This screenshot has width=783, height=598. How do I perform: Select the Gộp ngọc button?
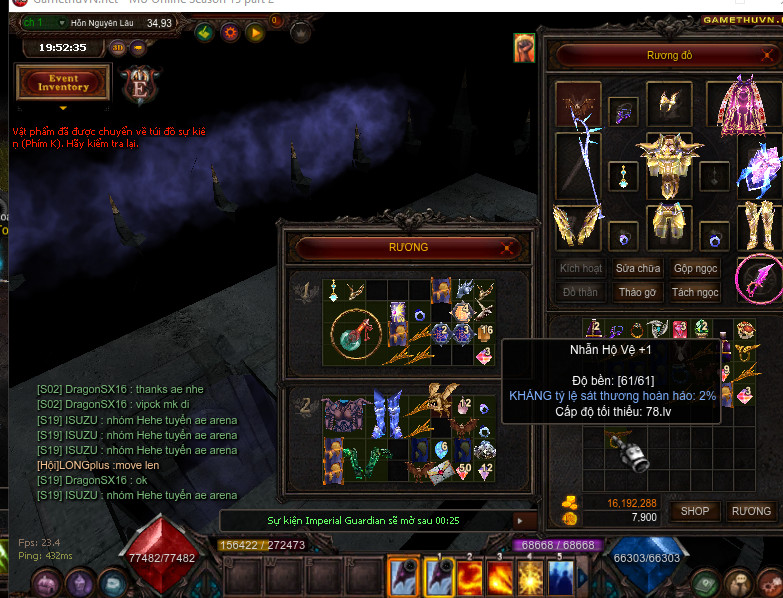(x=695, y=268)
